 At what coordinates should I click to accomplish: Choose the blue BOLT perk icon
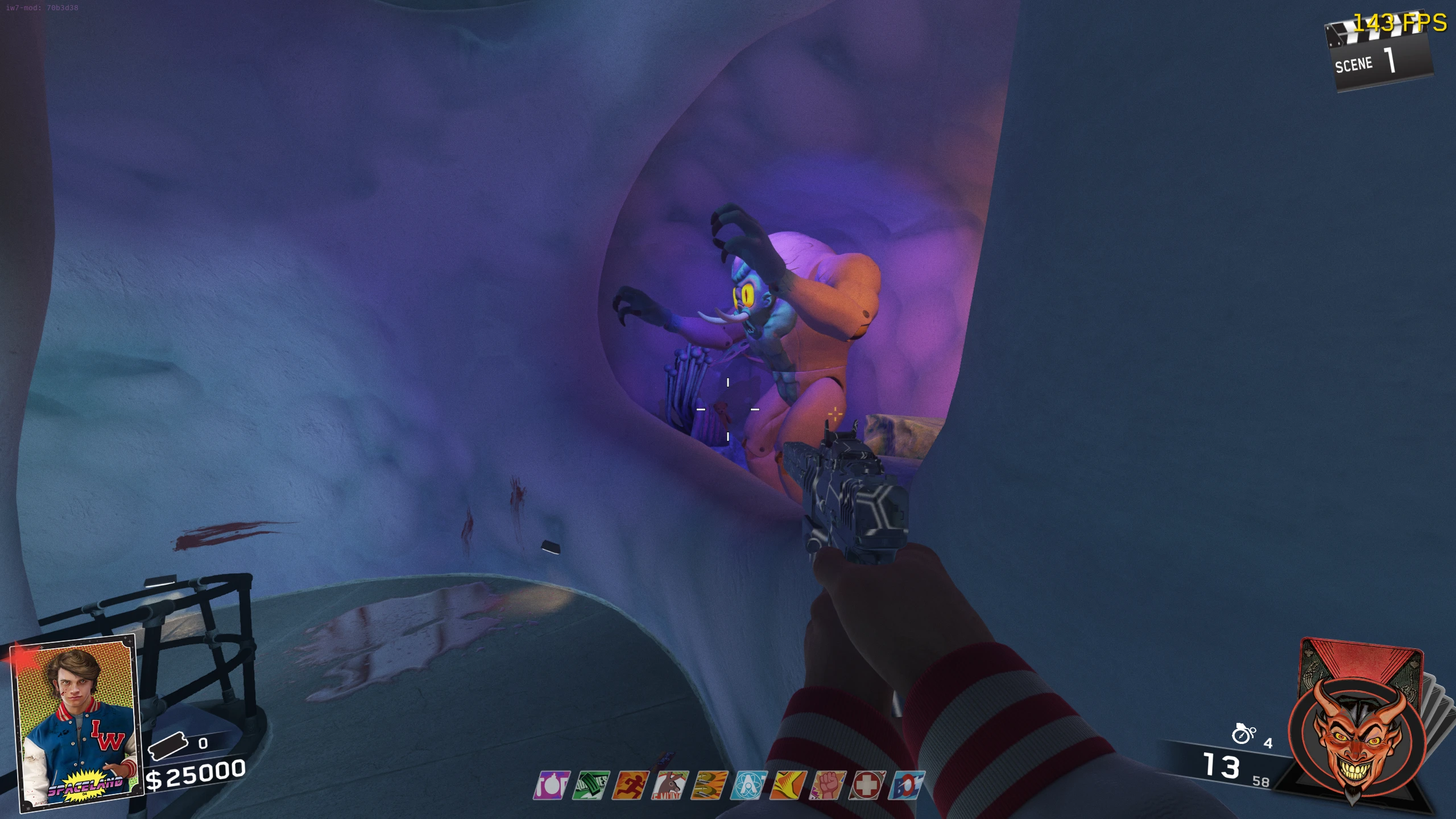907,785
